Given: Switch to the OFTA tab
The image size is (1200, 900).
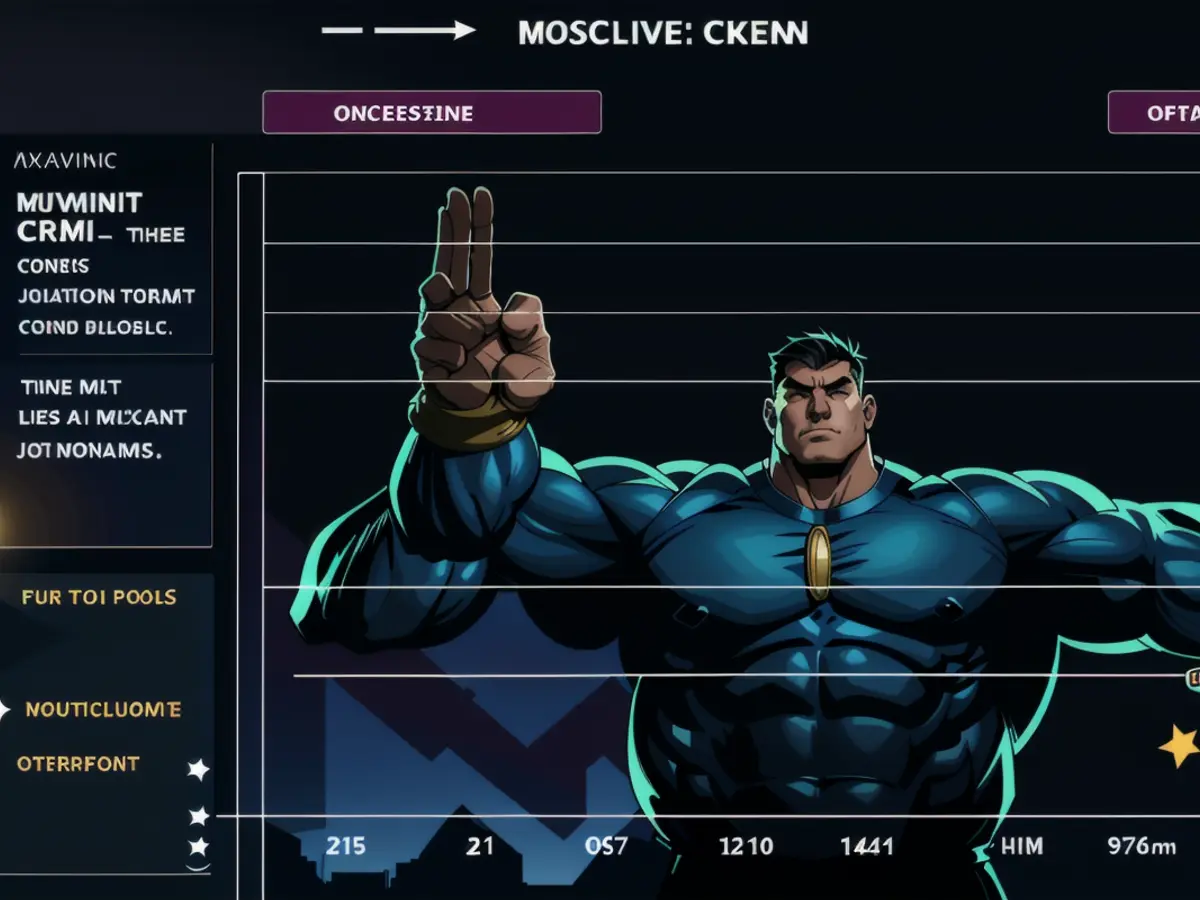Looking at the screenshot, I should coord(1155,112).
